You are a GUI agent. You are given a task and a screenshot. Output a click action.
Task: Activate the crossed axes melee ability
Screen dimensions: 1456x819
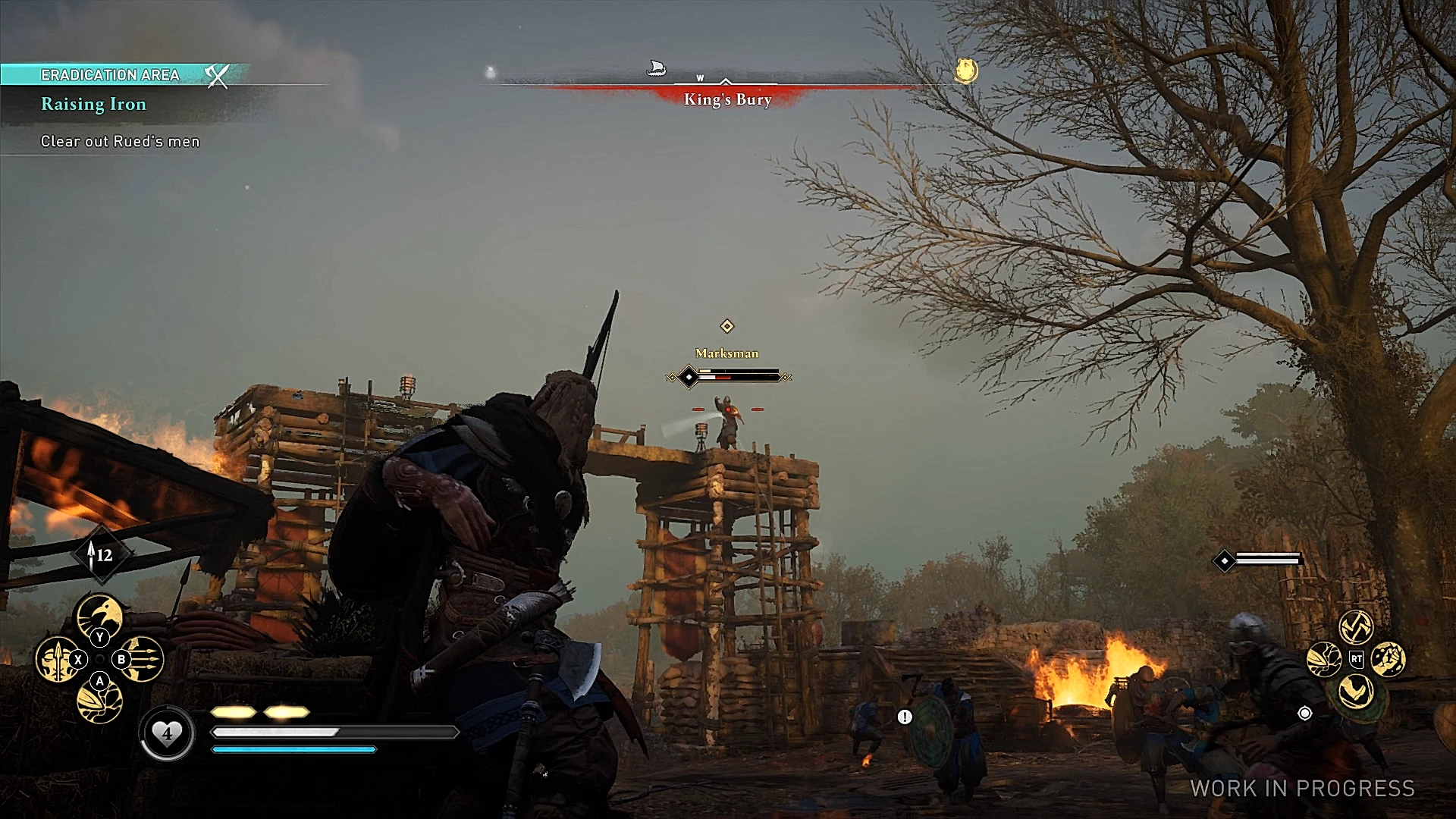pyautogui.click(x=1356, y=626)
